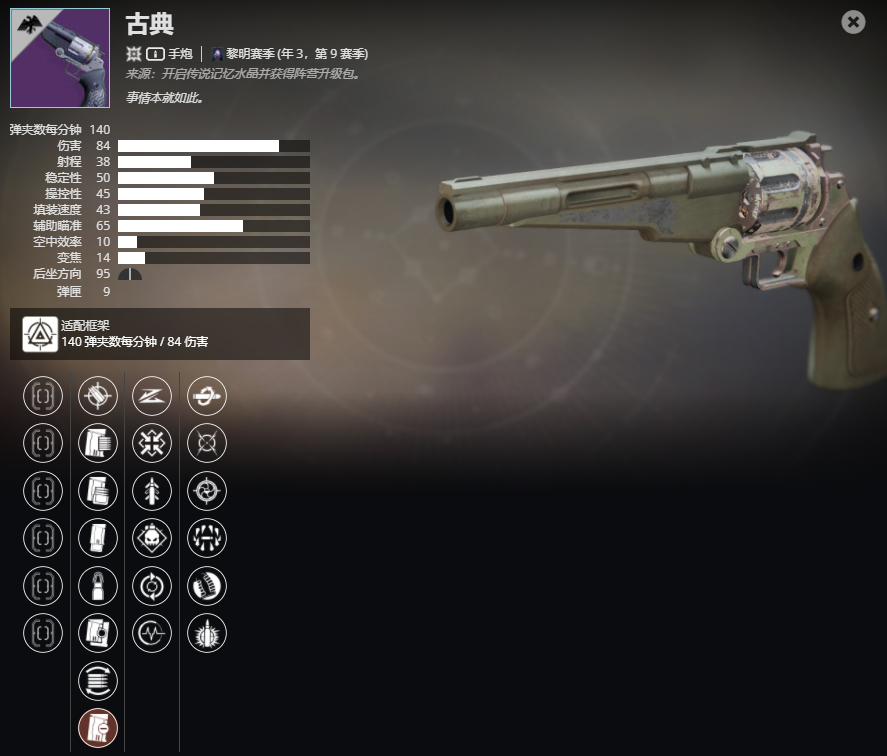The width and height of the screenshot is (887, 756).
Task: Select the lightning slash perk icon
Action: coord(152,396)
